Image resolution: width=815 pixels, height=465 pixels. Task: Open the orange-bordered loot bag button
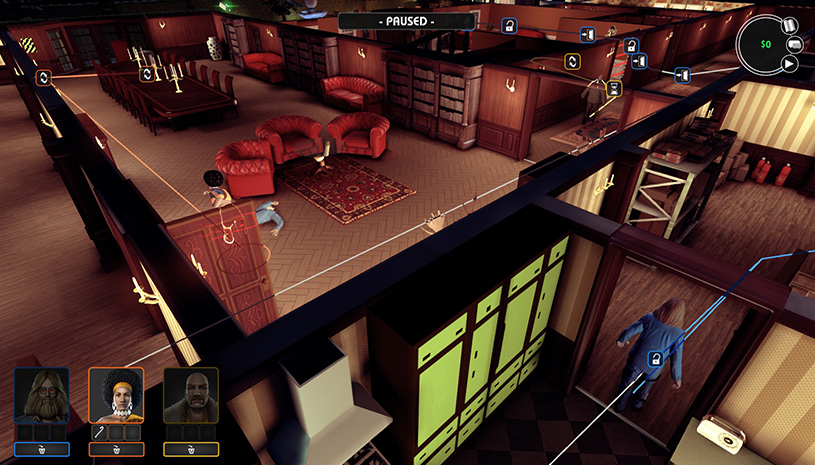click(116, 450)
